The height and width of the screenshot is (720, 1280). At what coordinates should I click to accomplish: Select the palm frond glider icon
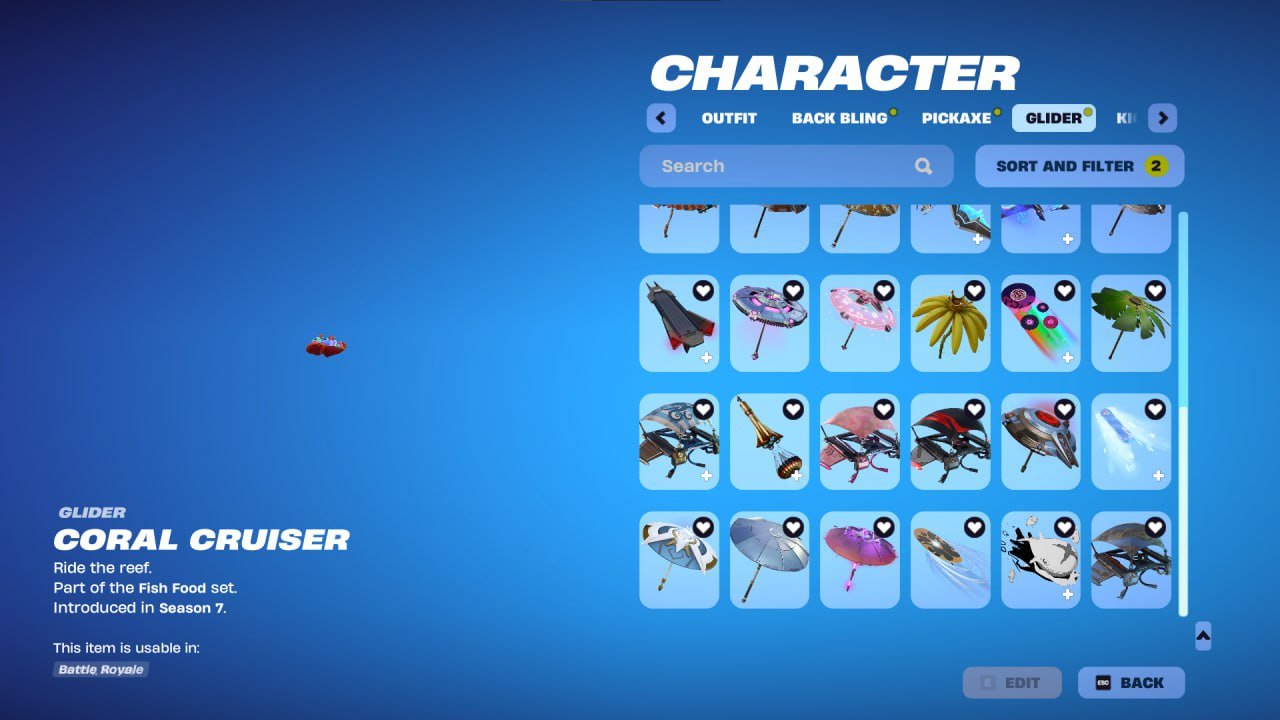point(1131,323)
